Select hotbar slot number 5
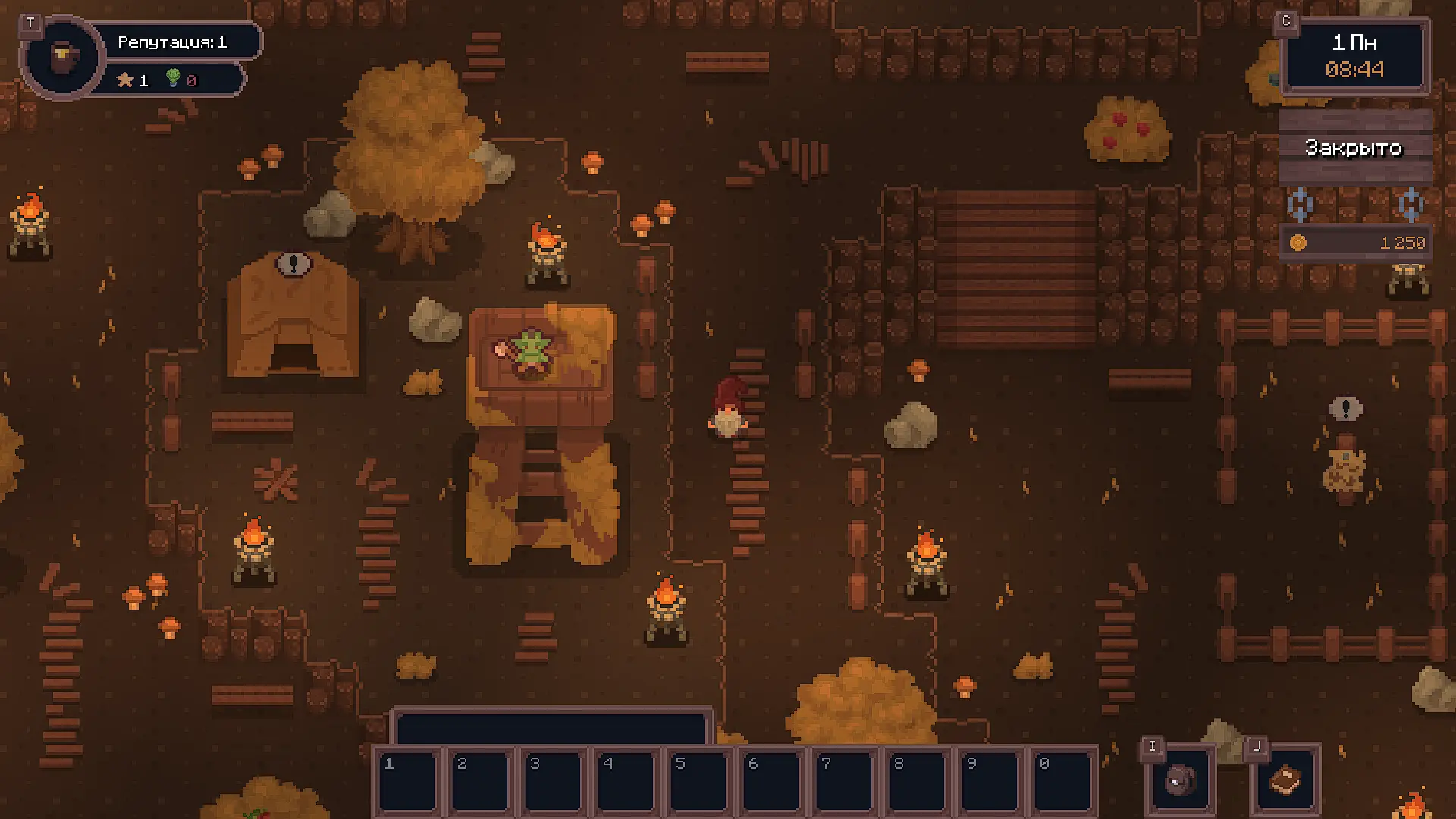1456x819 pixels. 700,781
